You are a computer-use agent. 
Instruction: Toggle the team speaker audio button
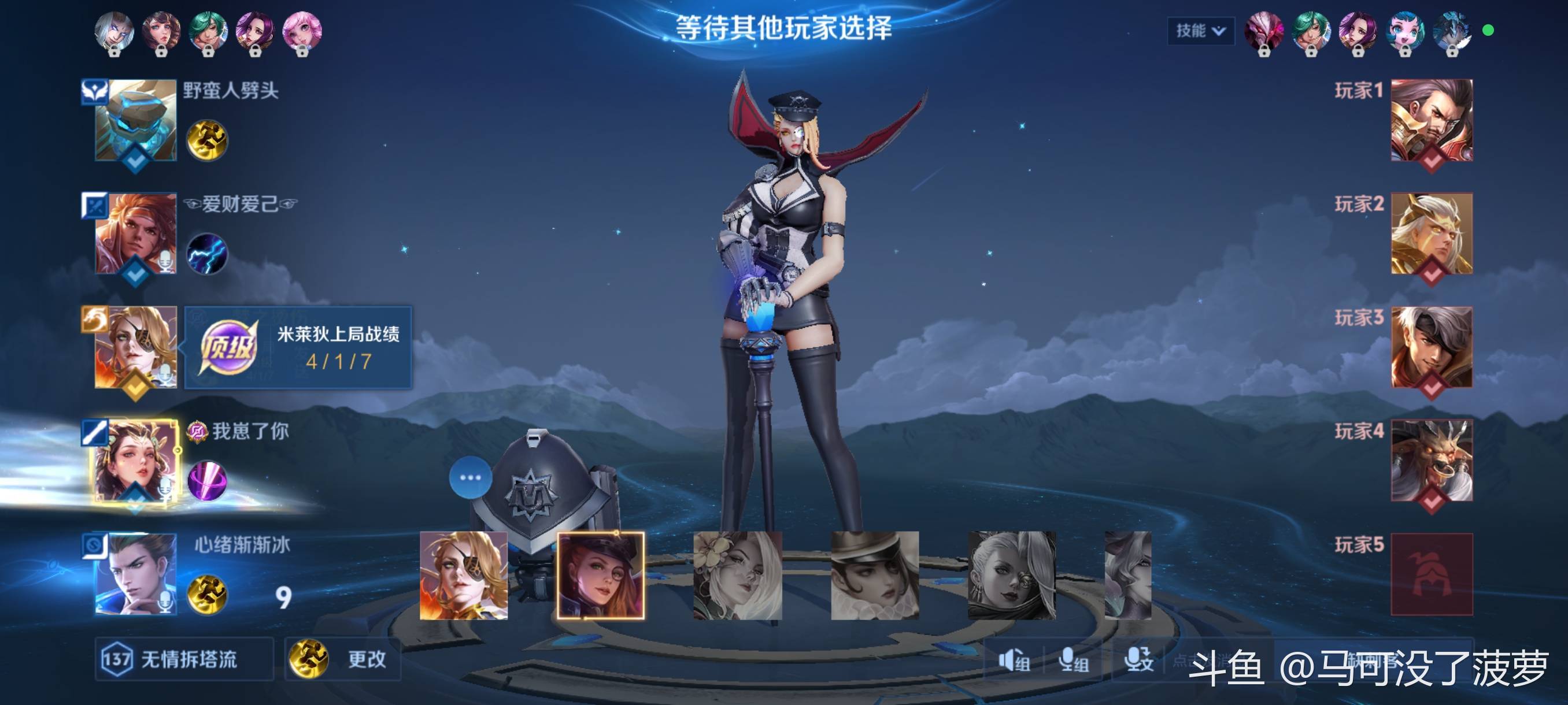coord(1014,660)
